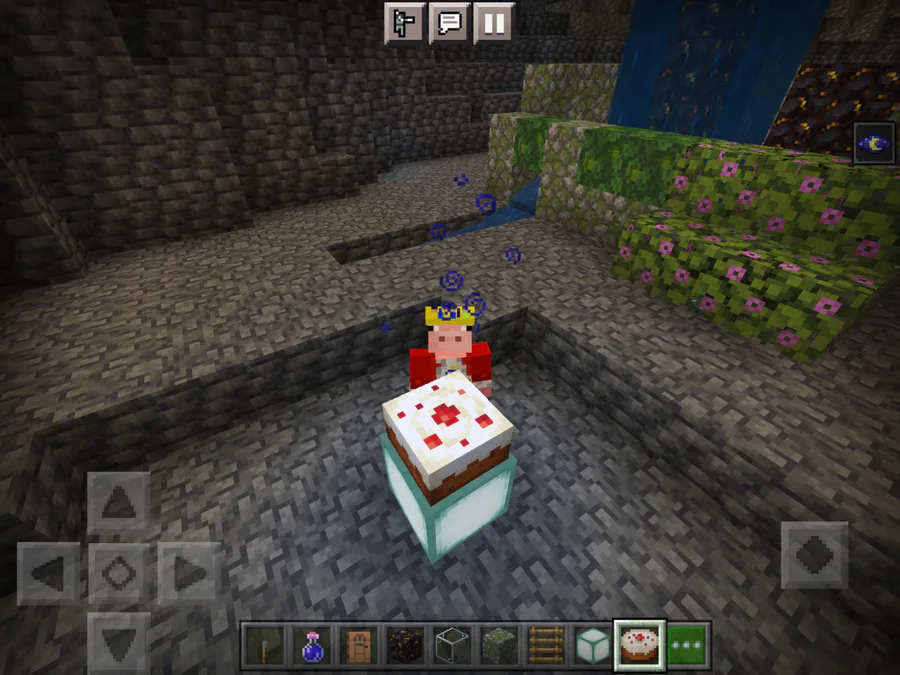The width and height of the screenshot is (900, 675).
Task: Open the chat window
Action: (x=449, y=22)
